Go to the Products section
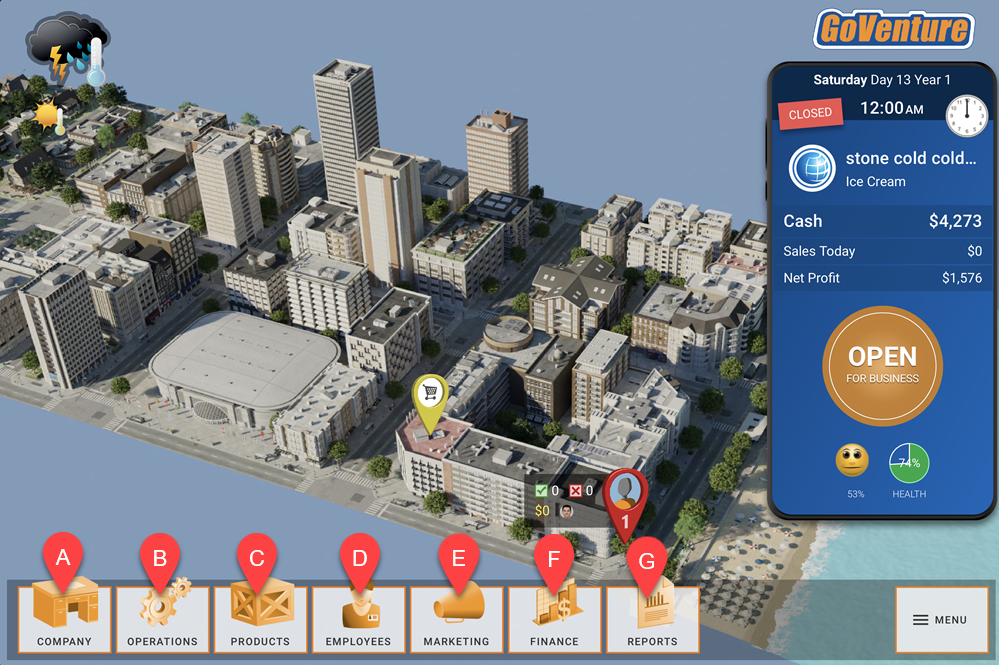 click(260, 619)
